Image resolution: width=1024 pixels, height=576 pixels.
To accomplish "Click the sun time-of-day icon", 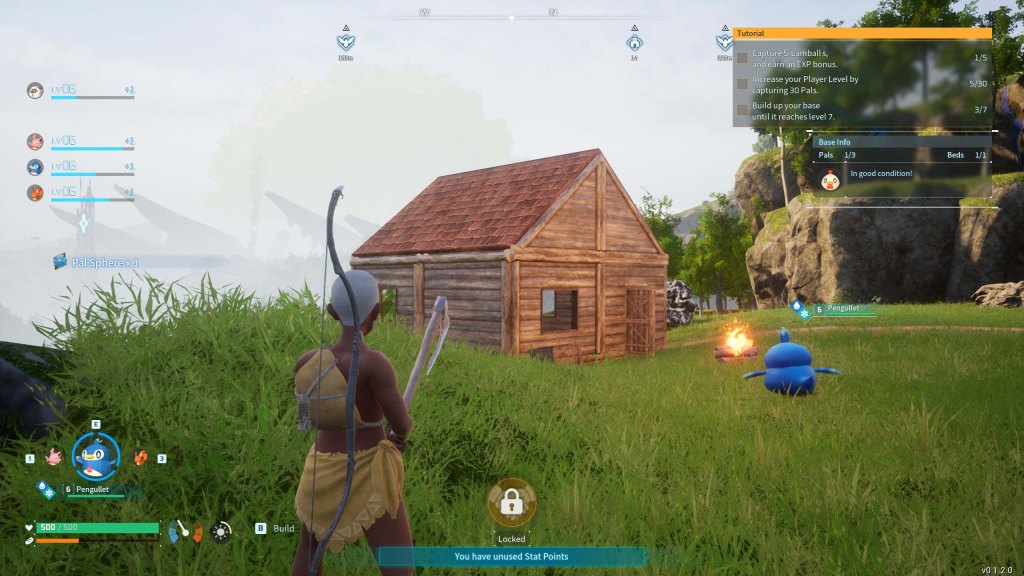I will (x=221, y=531).
